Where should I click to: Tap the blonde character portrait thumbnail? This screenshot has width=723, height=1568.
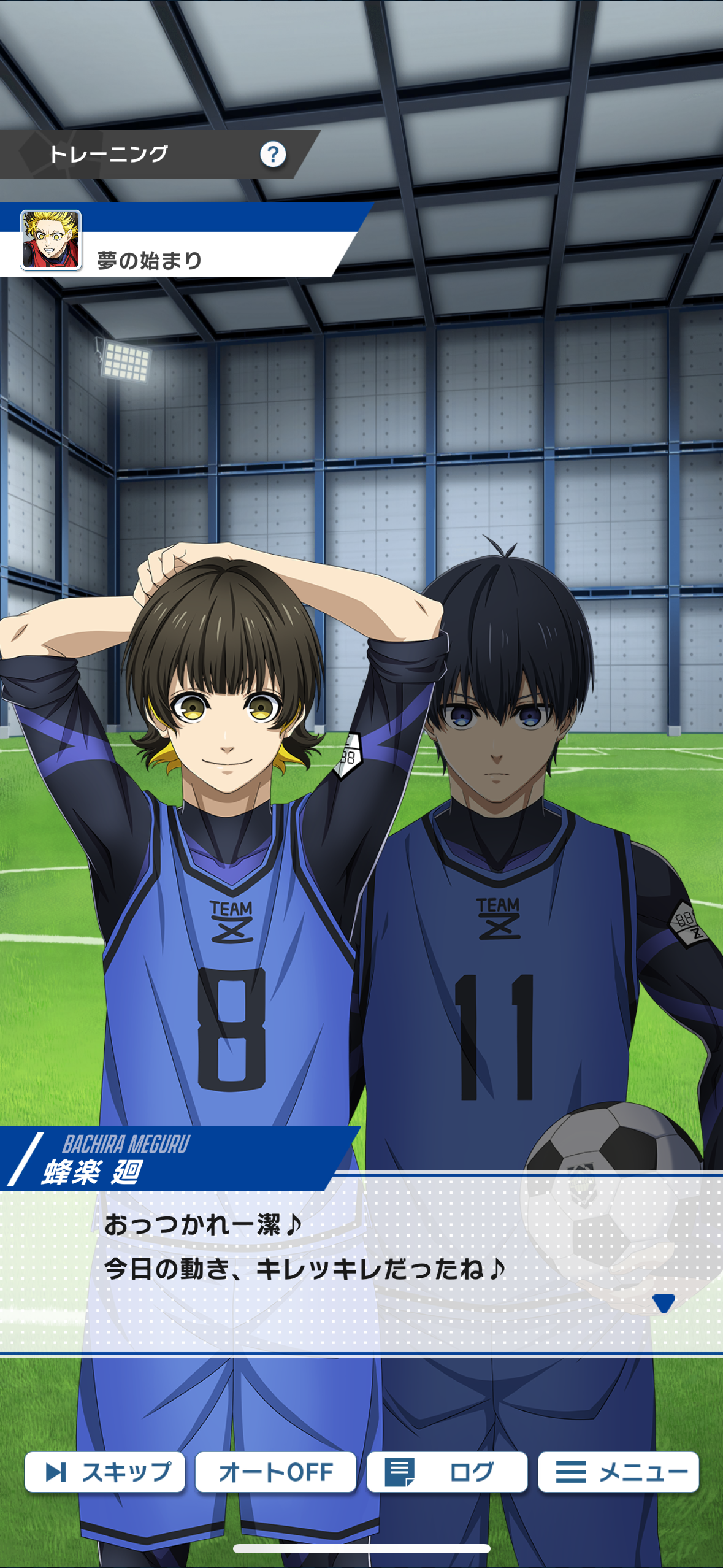51,240
